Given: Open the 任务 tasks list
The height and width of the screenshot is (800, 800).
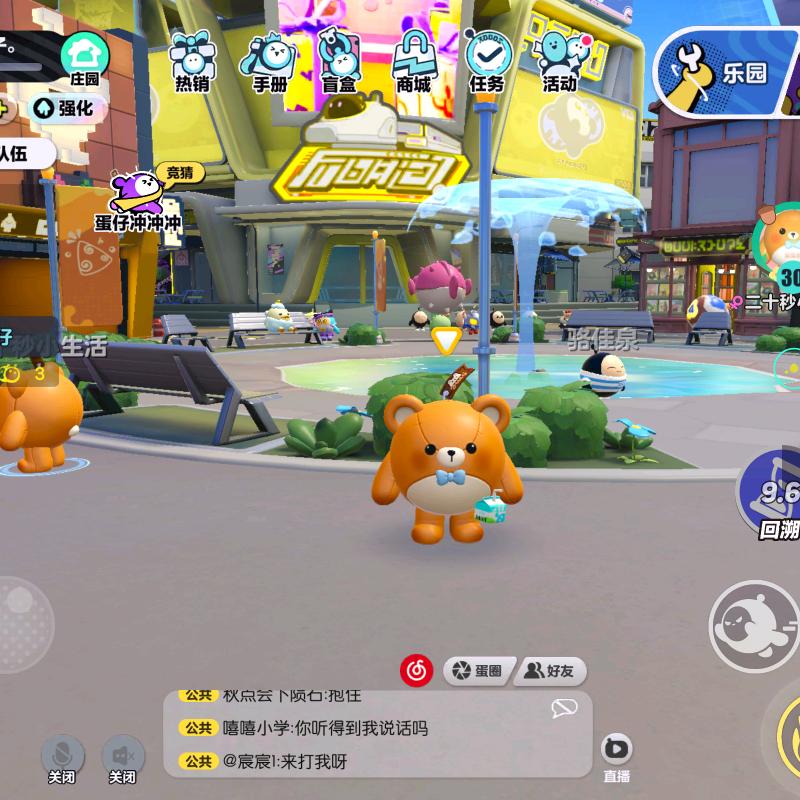Looking at the screenshot, I should pos(487,60).
